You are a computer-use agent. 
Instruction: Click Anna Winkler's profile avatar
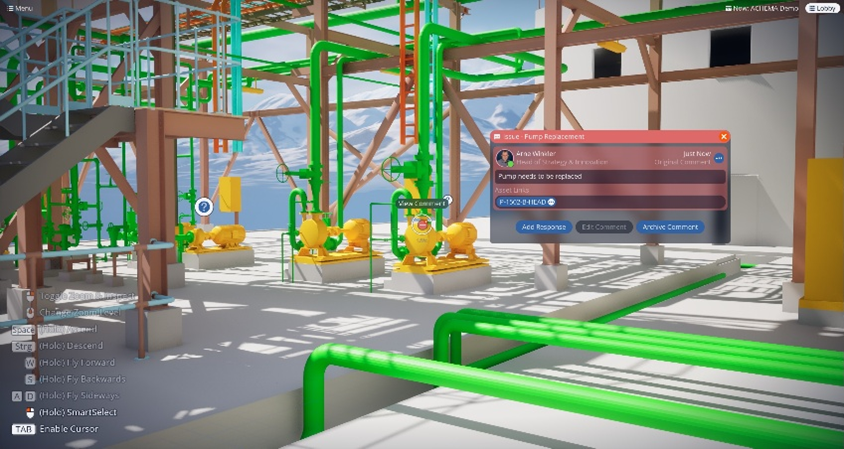click(x=505, y=158)
